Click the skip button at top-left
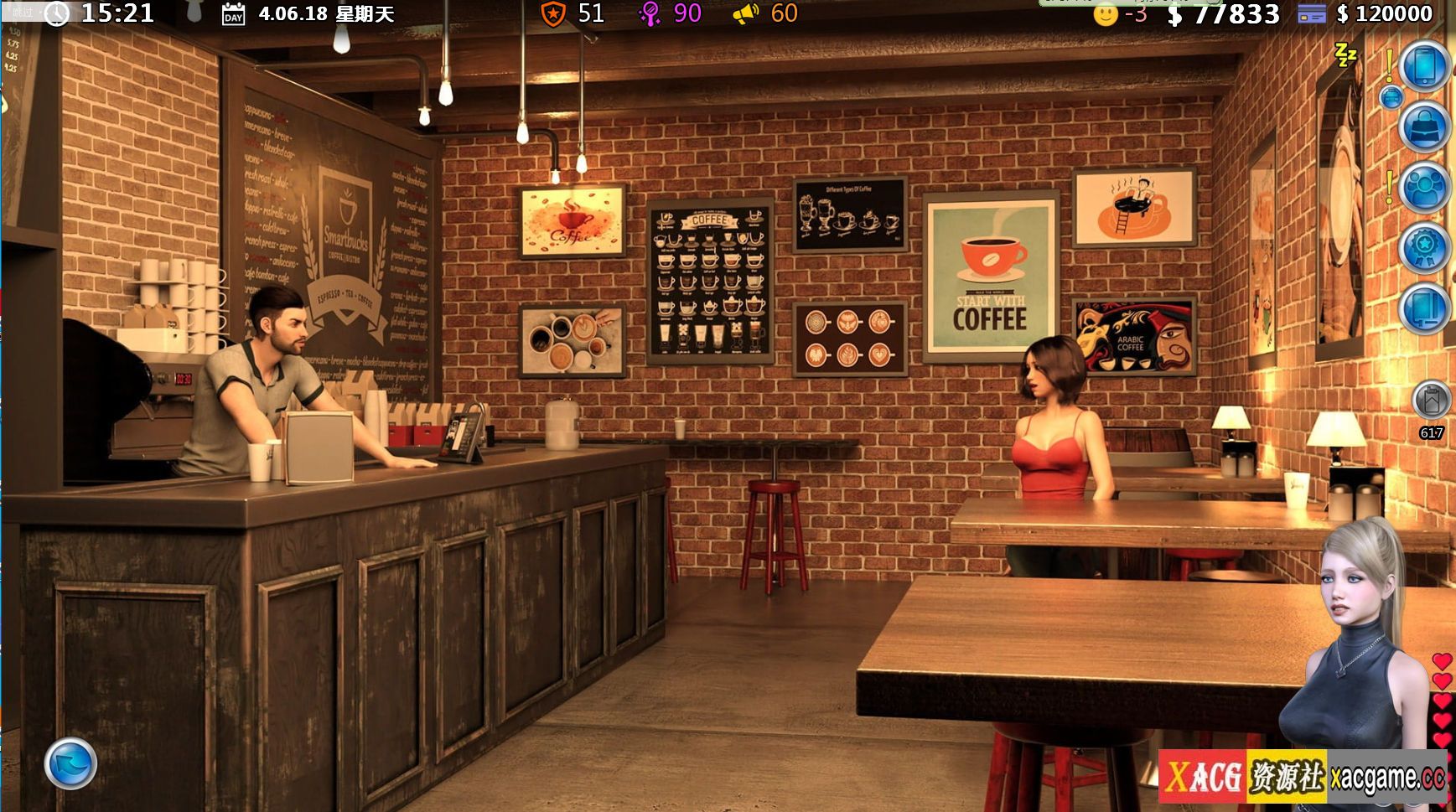Image resolution: width=1456 pixels, height=812 pixels. click(x=22, y=12)
